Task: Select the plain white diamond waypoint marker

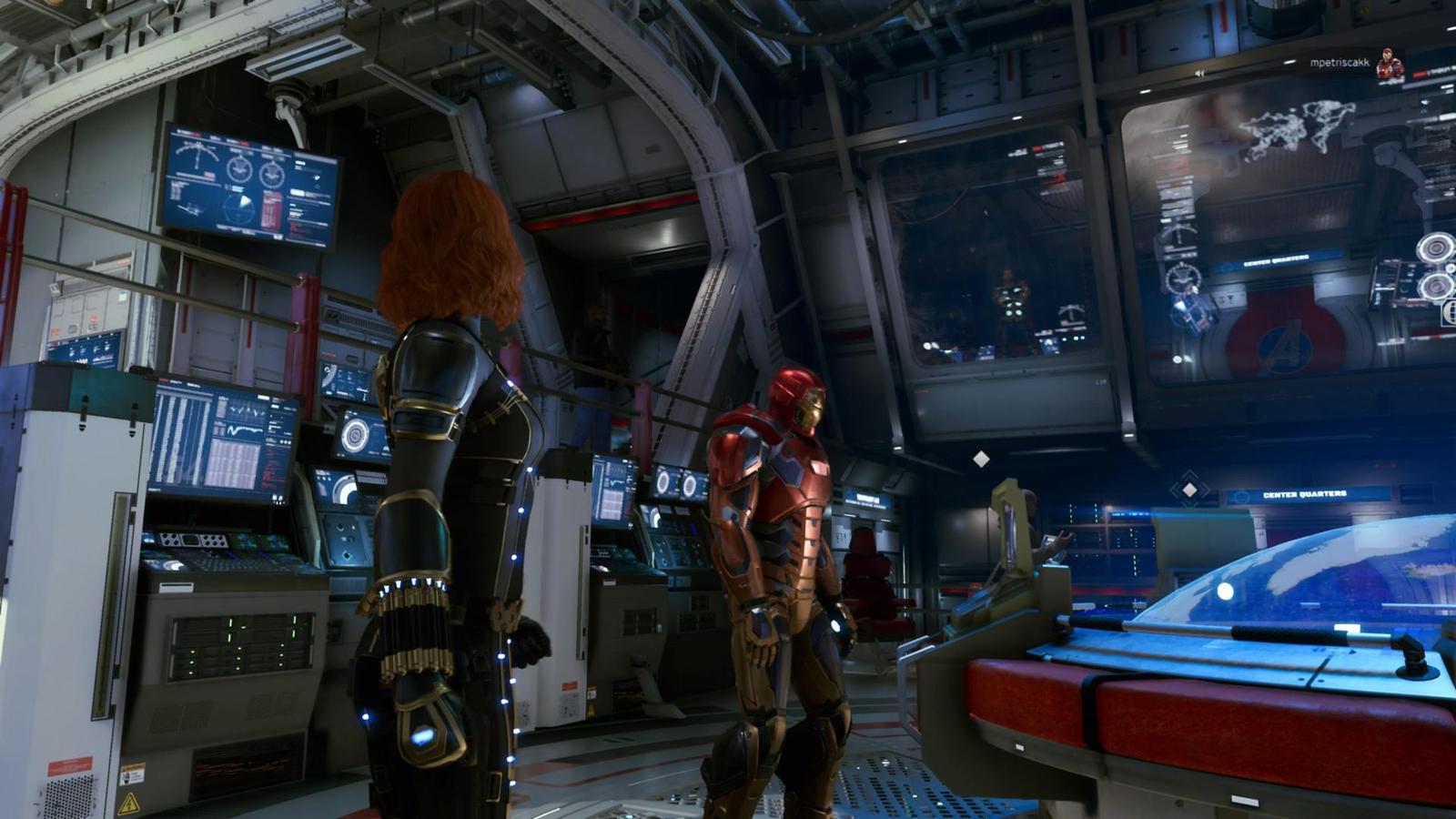Action: tap(981, 460)
